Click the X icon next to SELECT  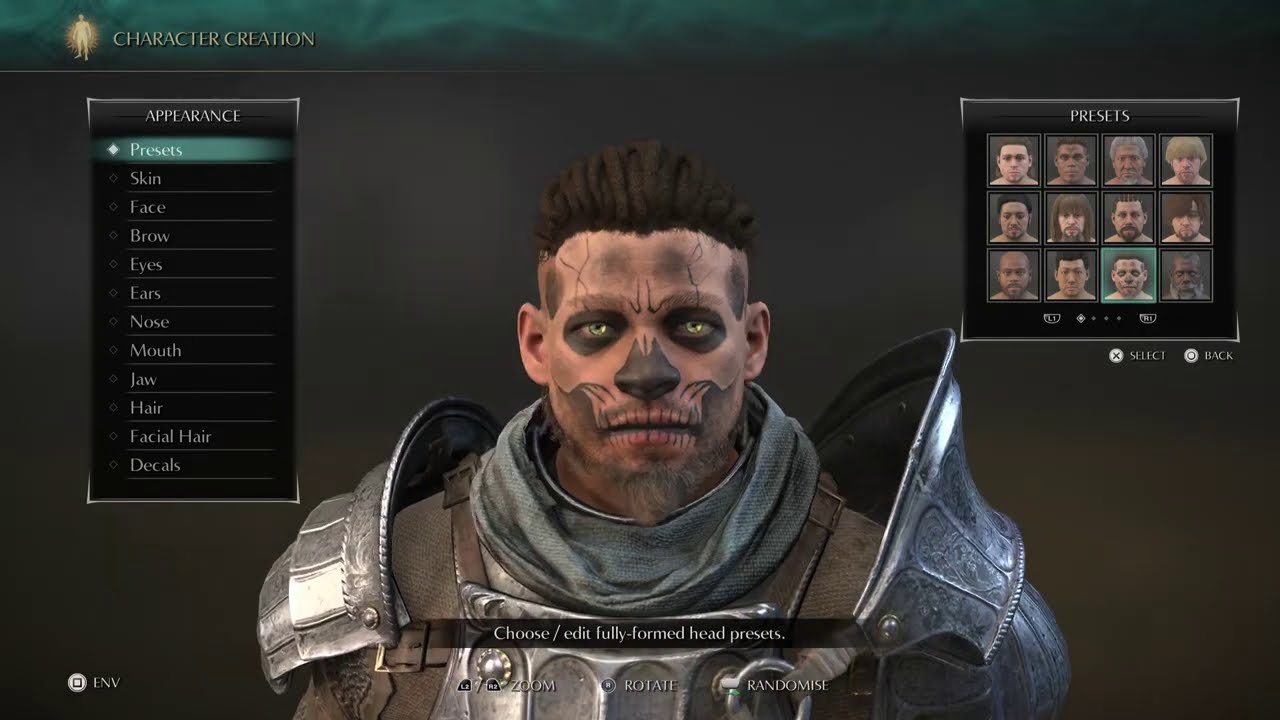point(1116,355)
